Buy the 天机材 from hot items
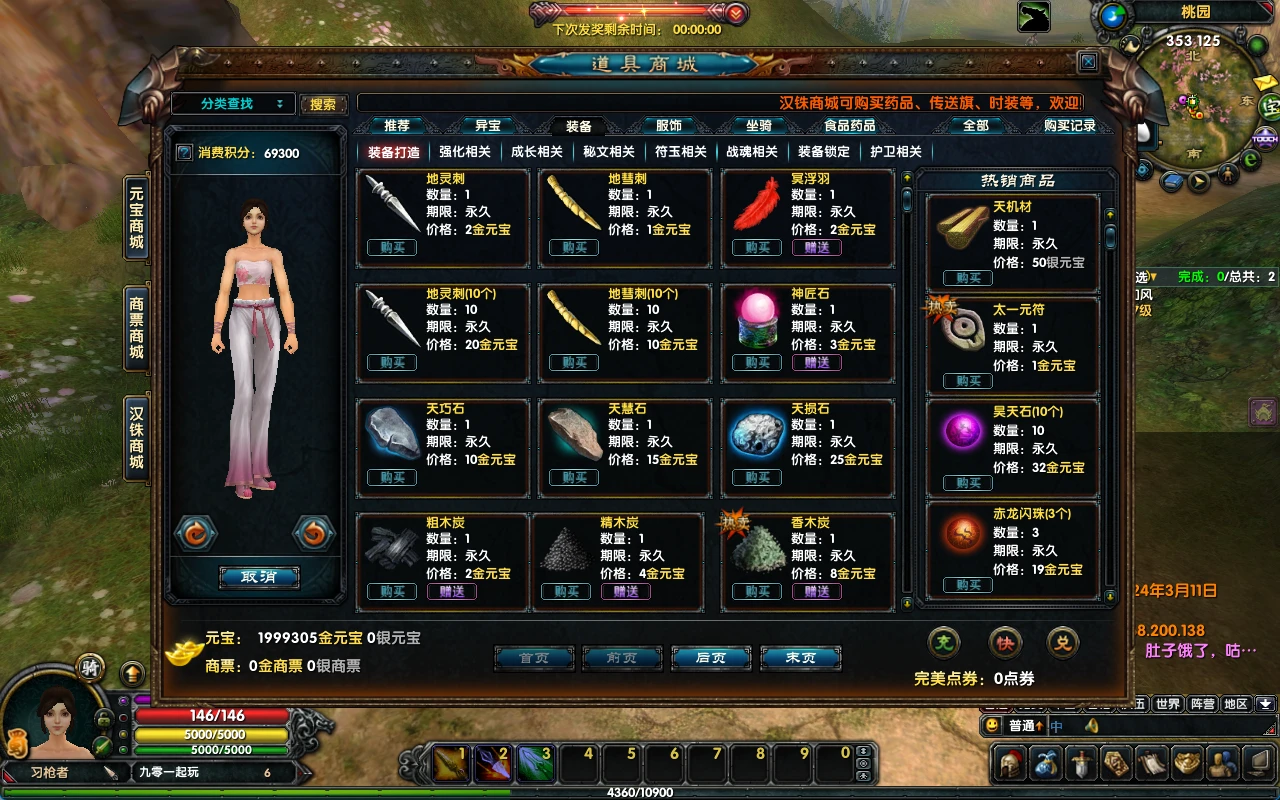Image resolution: width=1280 pixels, height=800 pixels. click(968, 278)
